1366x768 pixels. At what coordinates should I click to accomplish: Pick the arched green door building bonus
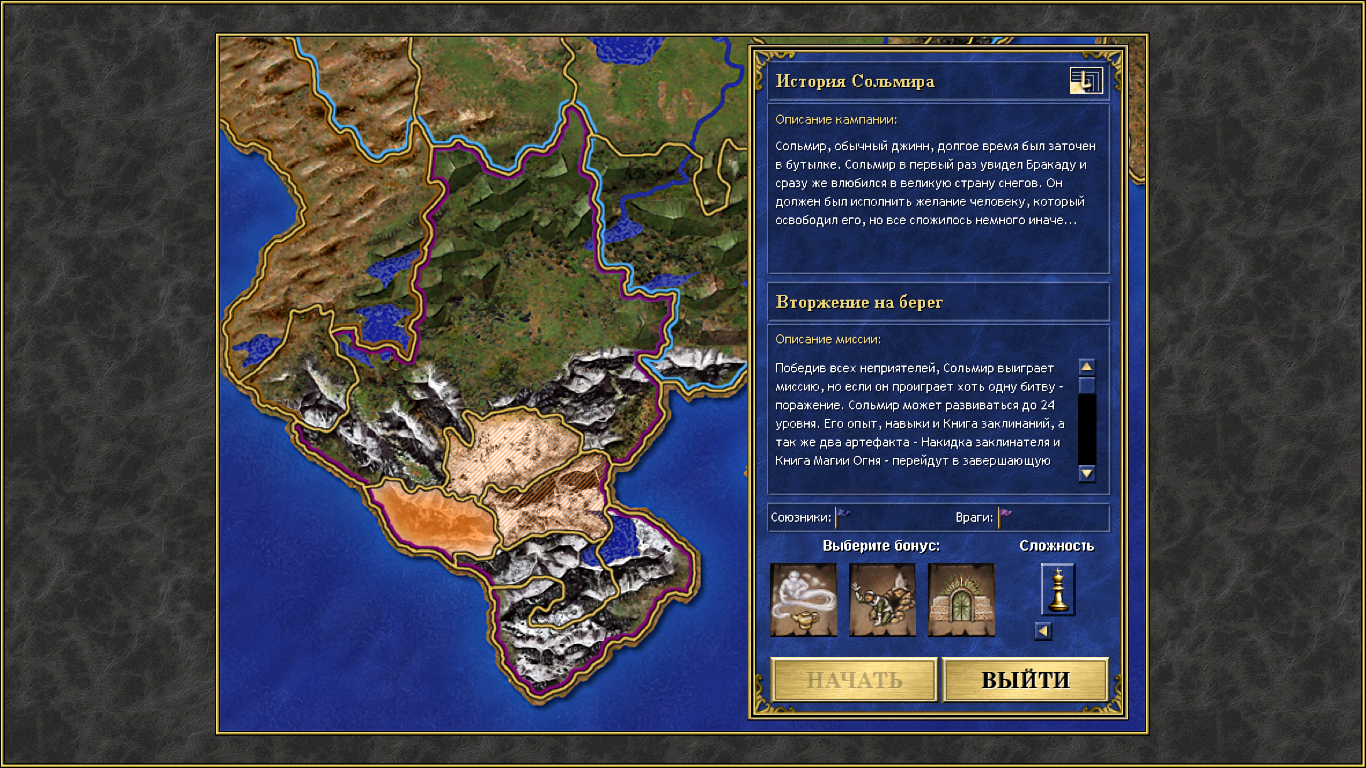961,600
